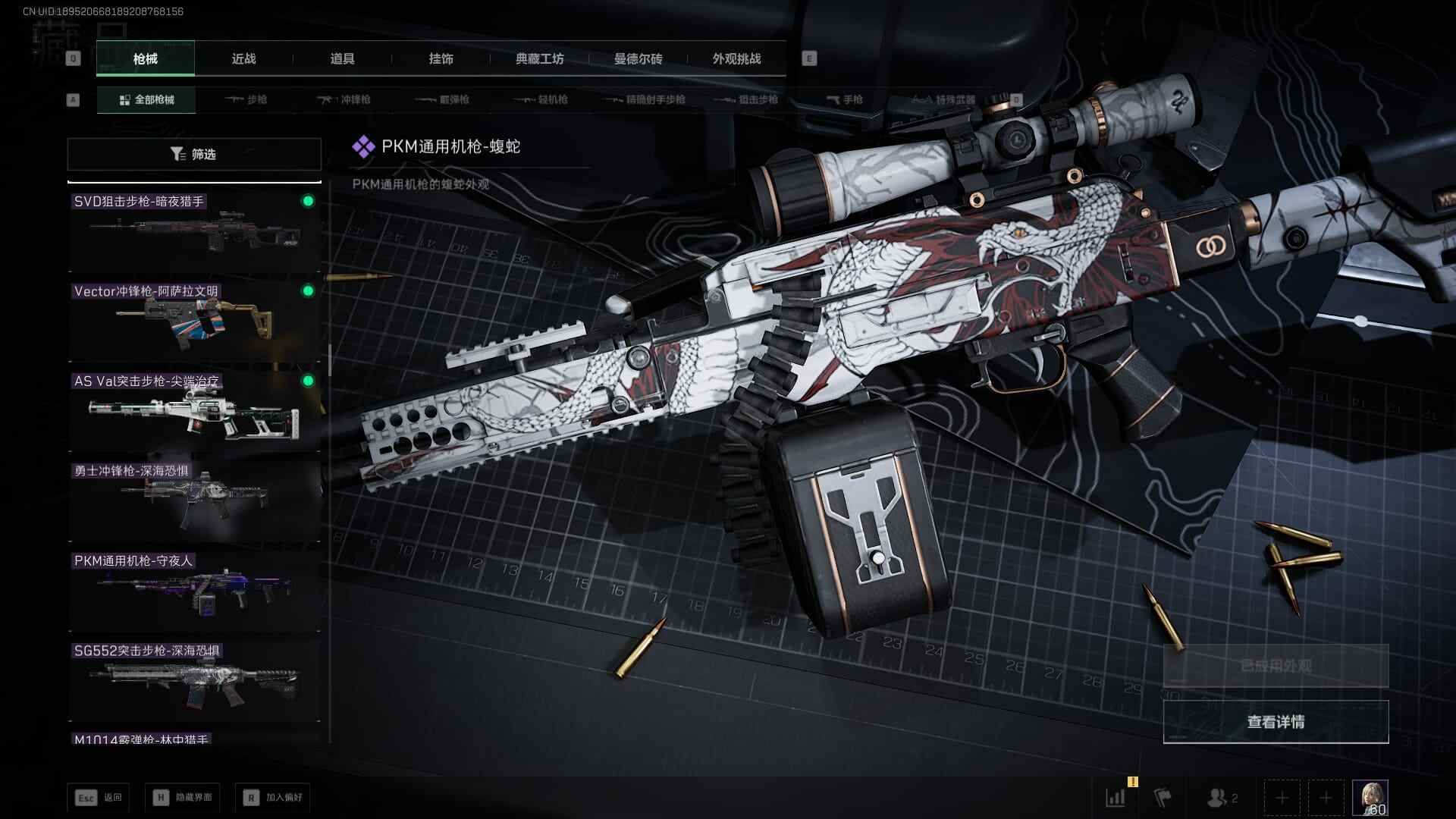Open the 典藏工坊 workshop tab

coord(539,58)
